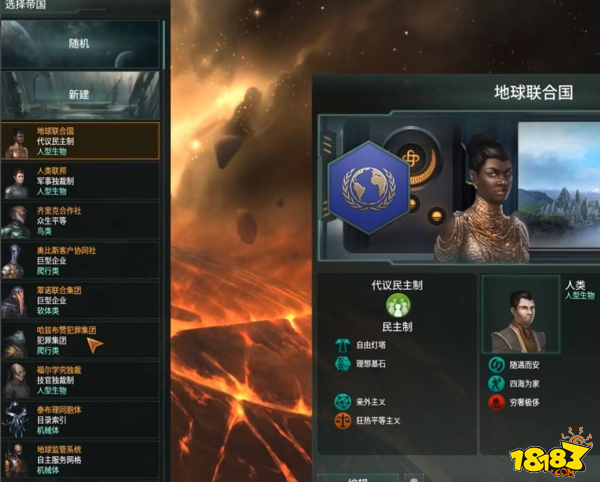This screenshot has width=600, height=482.
Task: Pick the 齐里克合作社 empire entry
Action: pyautogui.click(x=80, y=219)
